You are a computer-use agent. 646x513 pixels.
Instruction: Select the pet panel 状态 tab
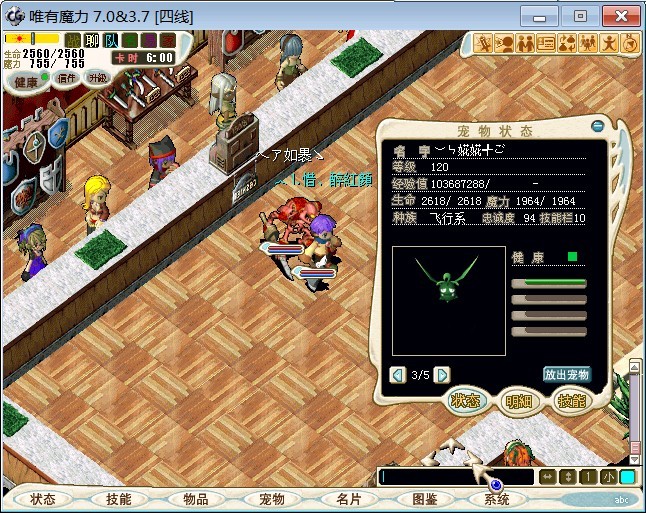pyautogui.click(x=465, y=401)
